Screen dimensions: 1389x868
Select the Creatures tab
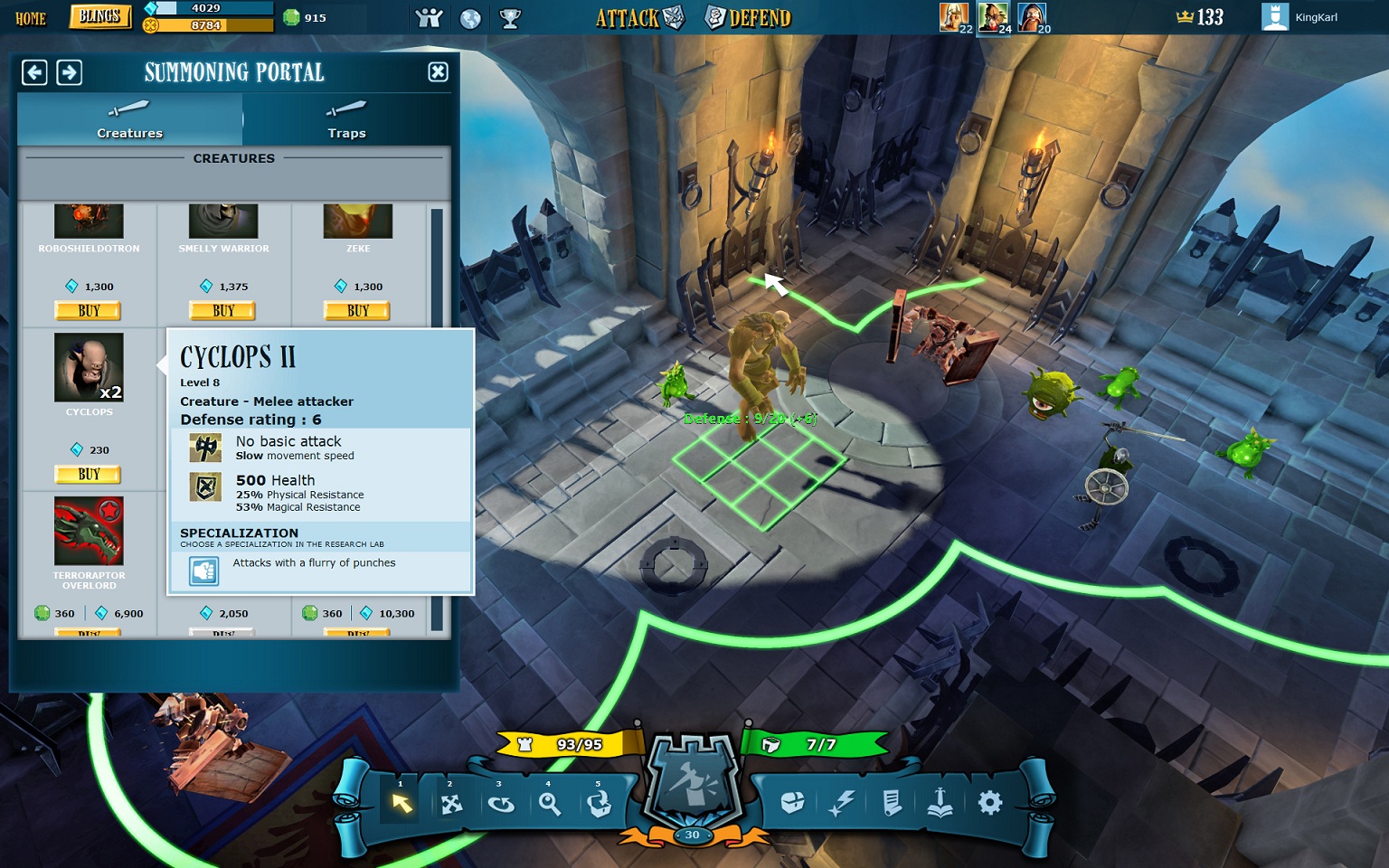[129, 120]
